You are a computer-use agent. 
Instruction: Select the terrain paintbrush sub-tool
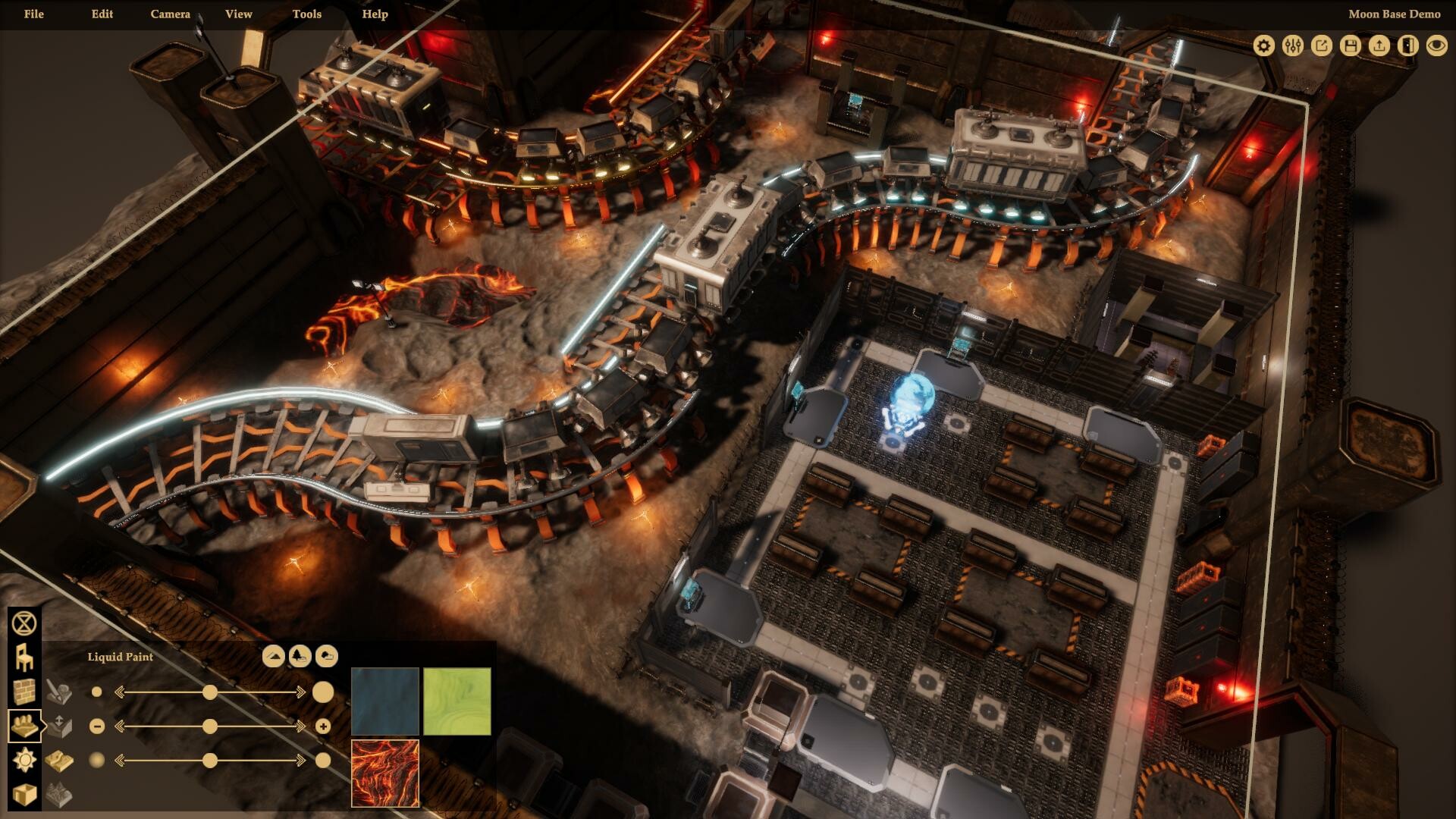point(61,690)
